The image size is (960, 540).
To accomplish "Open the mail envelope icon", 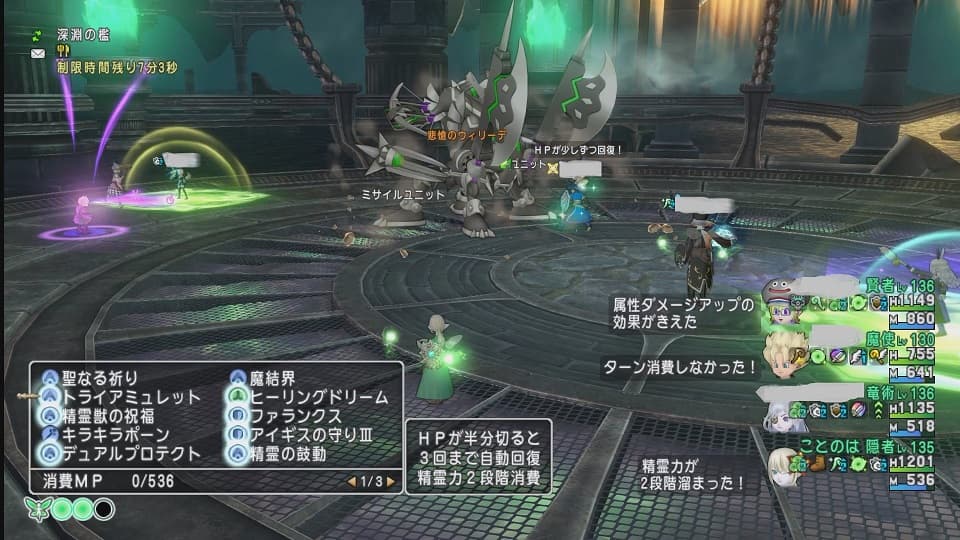I will [x=37, y=51].
